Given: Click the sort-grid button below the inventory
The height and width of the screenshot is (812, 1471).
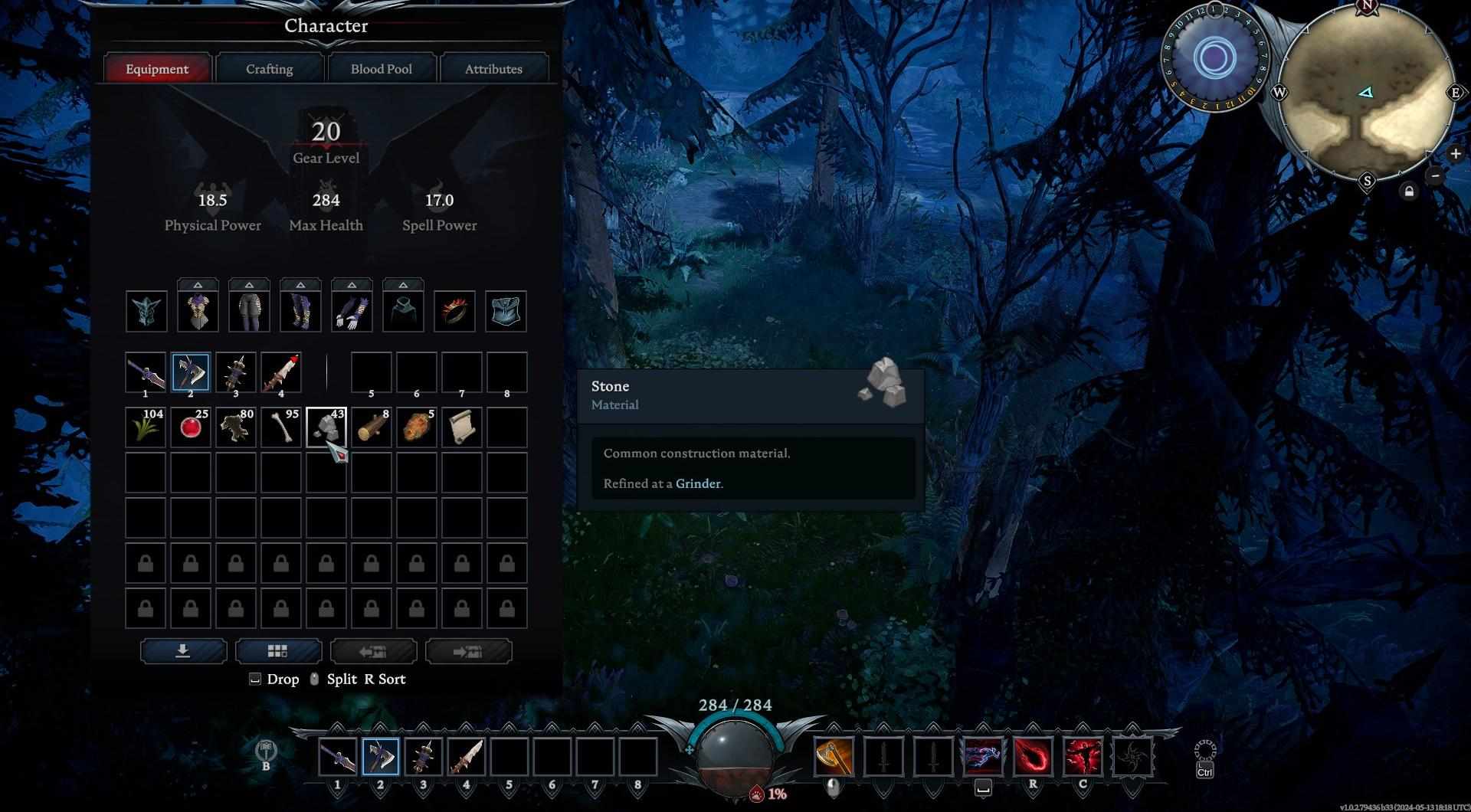Looking at the screenshot, I should (278, 651).
